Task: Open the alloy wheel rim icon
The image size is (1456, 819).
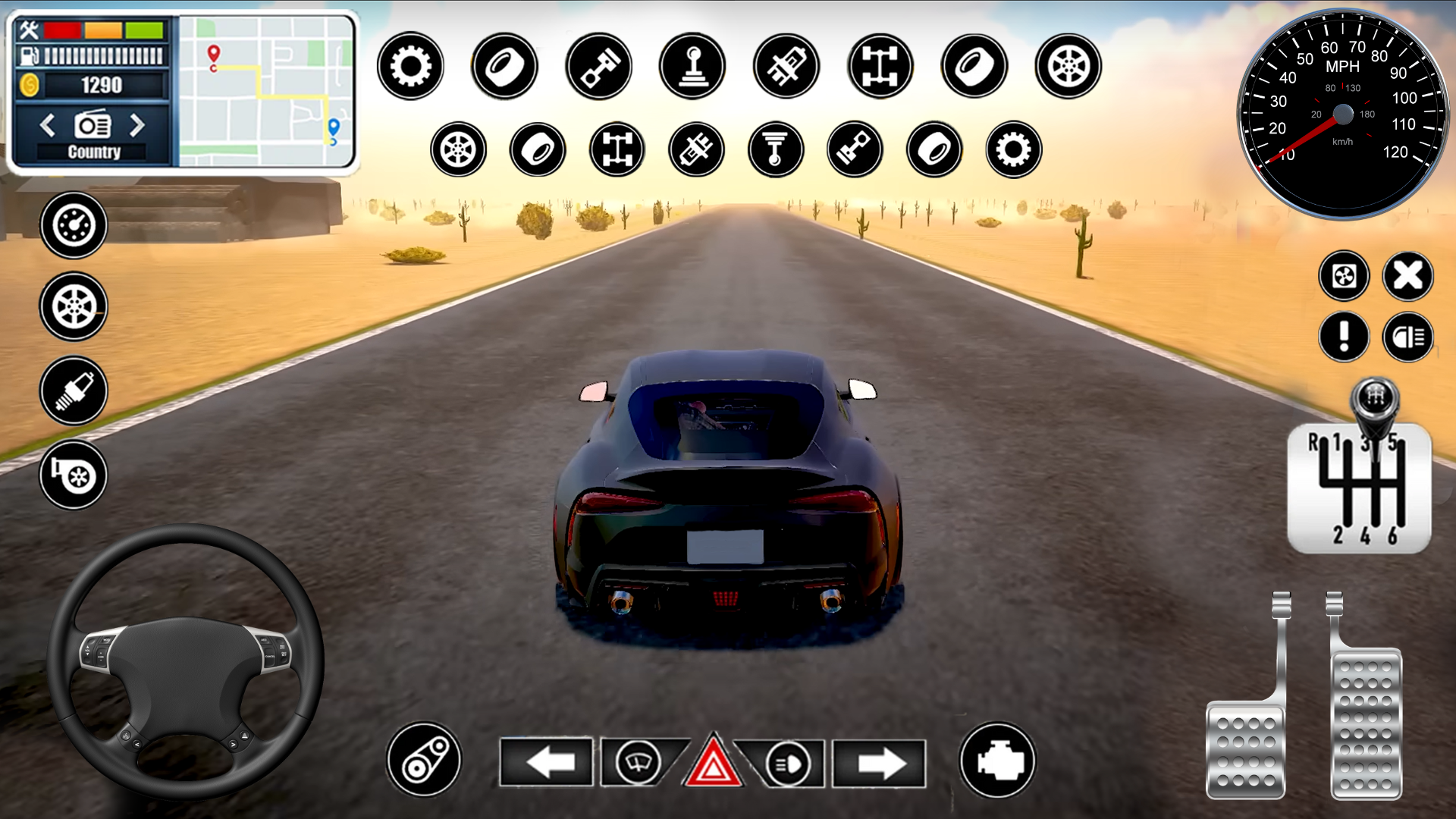Action: [x=1068, y=66]
